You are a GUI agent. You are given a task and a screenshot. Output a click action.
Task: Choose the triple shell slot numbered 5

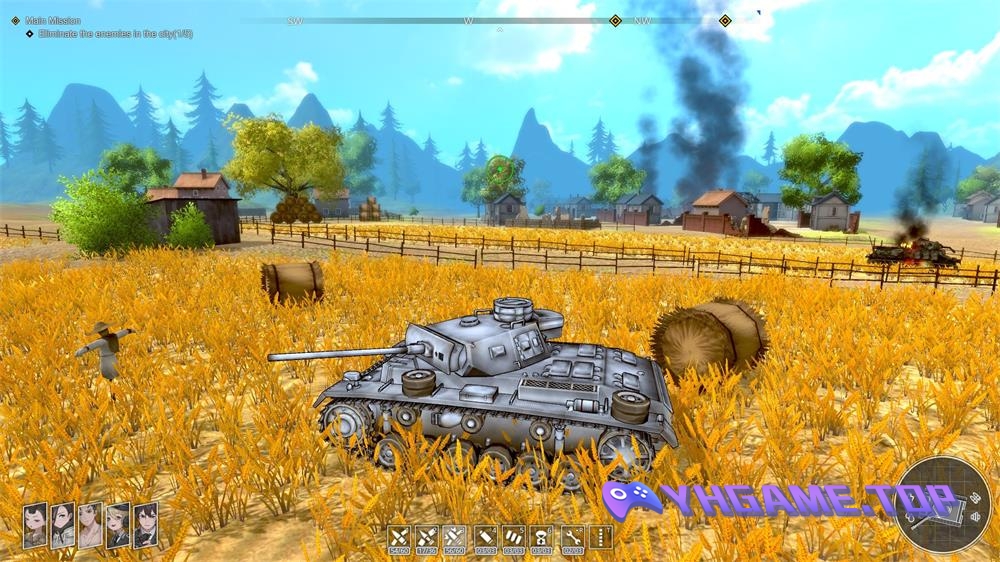[513, 537]
